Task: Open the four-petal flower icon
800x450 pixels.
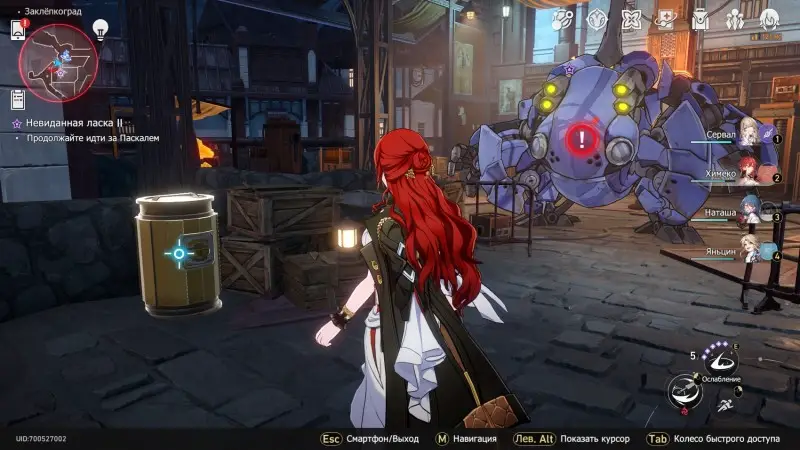Action: [x=632, y=18]
